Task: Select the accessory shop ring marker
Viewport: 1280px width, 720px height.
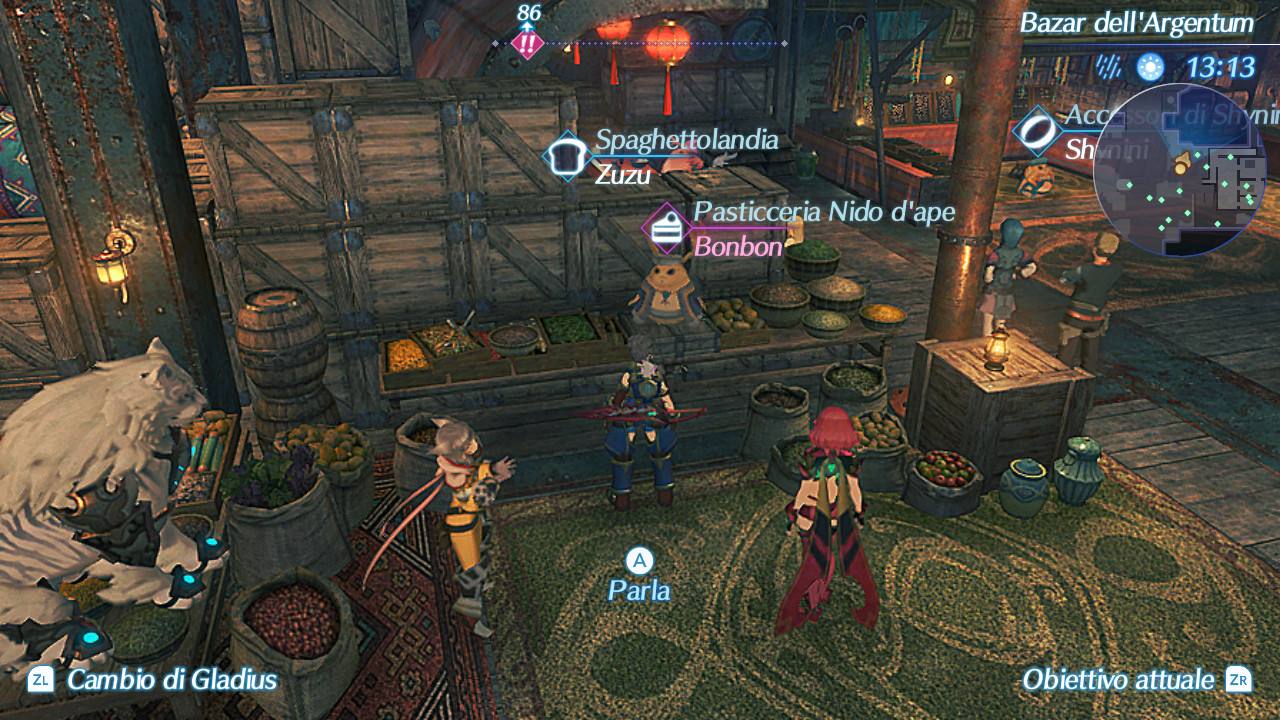Action: (1037, 131)
